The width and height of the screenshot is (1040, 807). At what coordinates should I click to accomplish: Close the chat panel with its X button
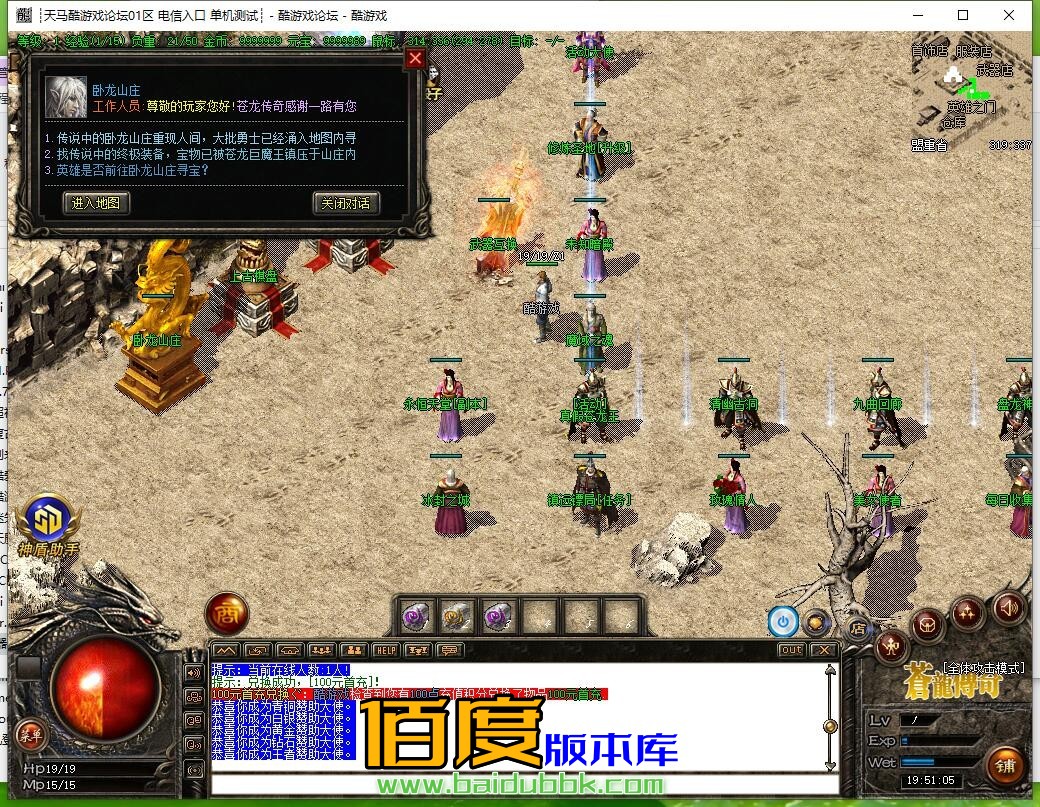point(823,650)
